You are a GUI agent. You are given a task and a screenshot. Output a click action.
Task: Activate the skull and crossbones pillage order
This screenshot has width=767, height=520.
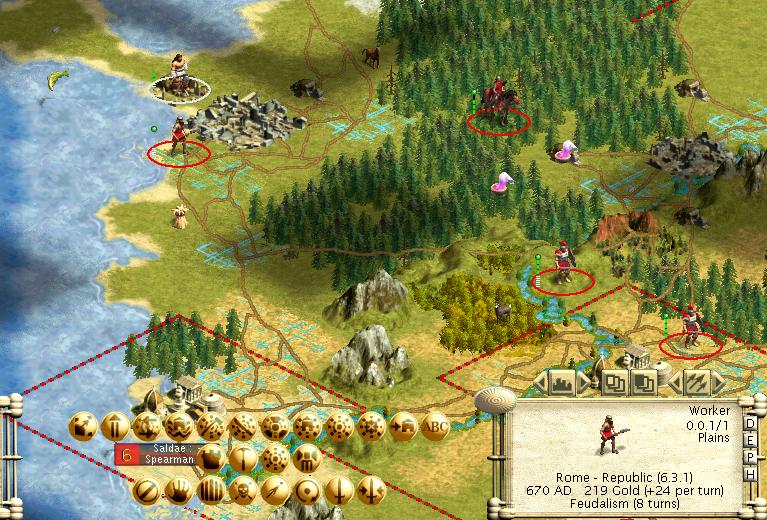(242, 491)
